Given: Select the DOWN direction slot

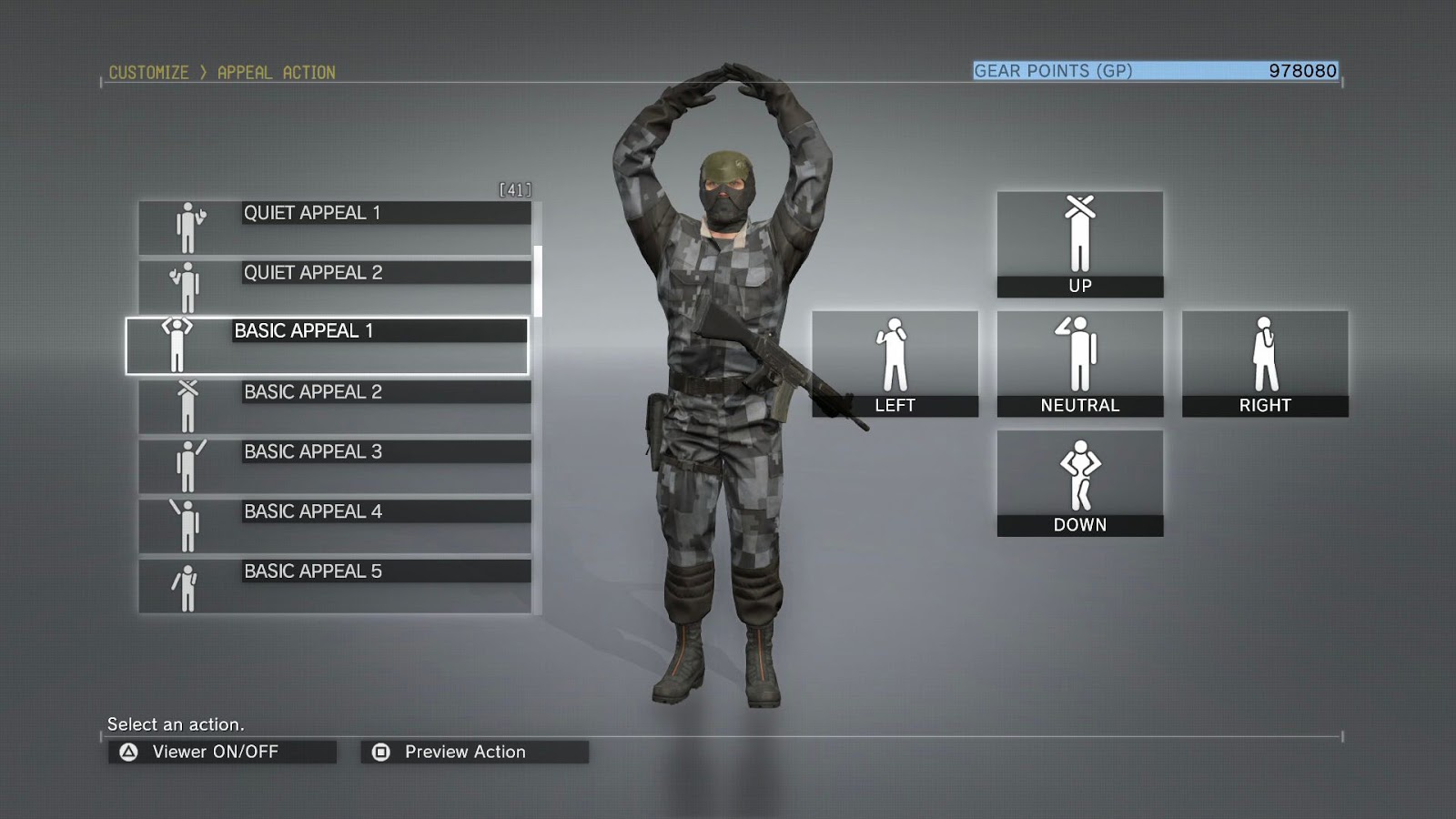Looking at the screenshot, I should 1079,480.
